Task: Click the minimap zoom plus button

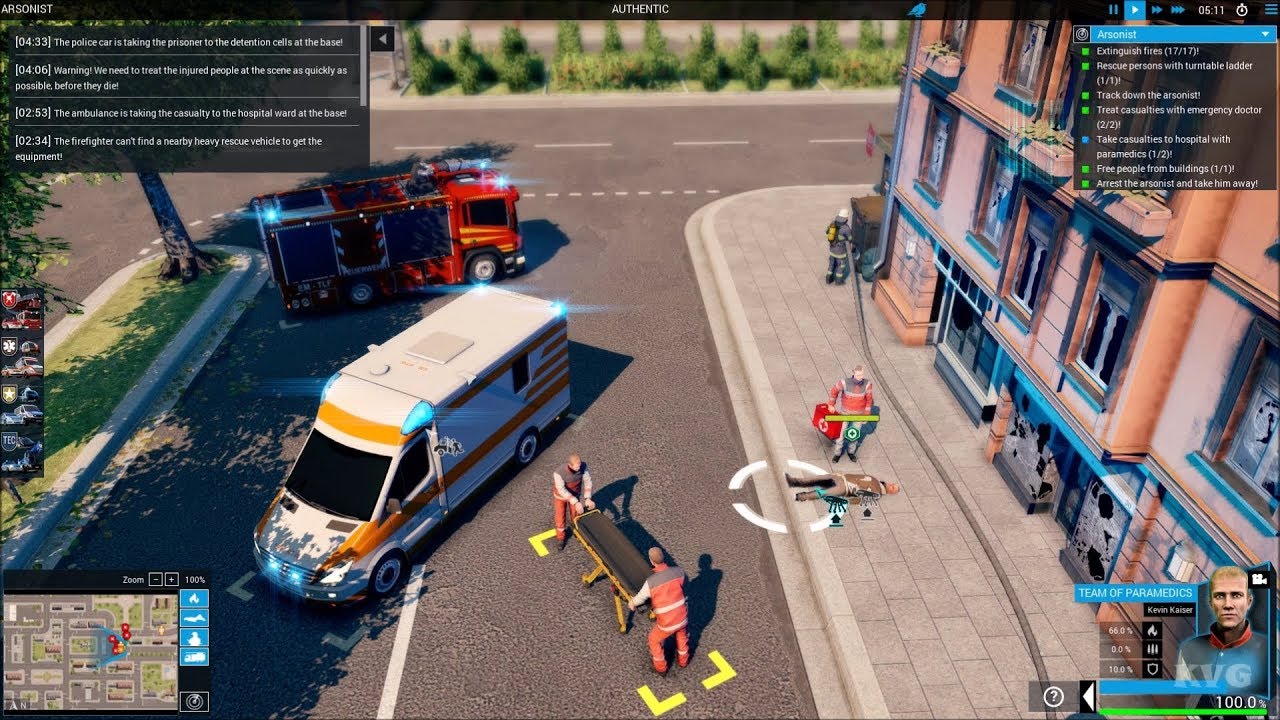Action: pos(171,579)
